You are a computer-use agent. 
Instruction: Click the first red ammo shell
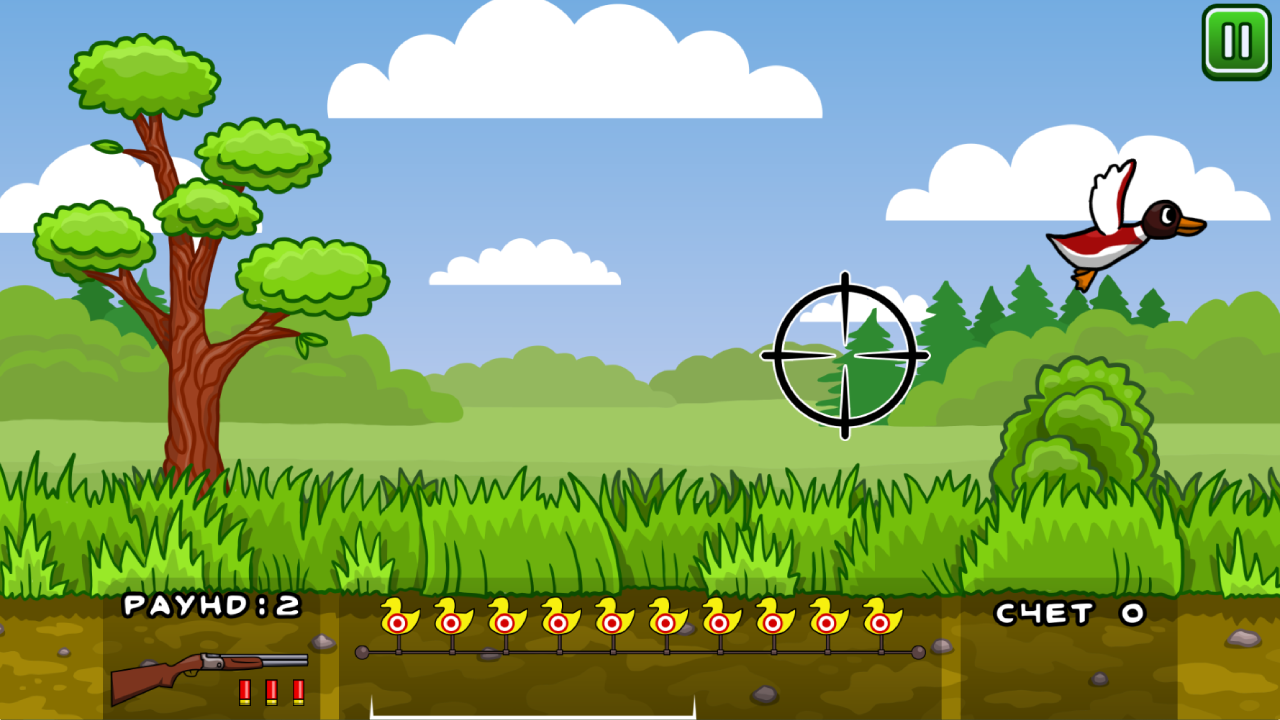coord(243,690)
